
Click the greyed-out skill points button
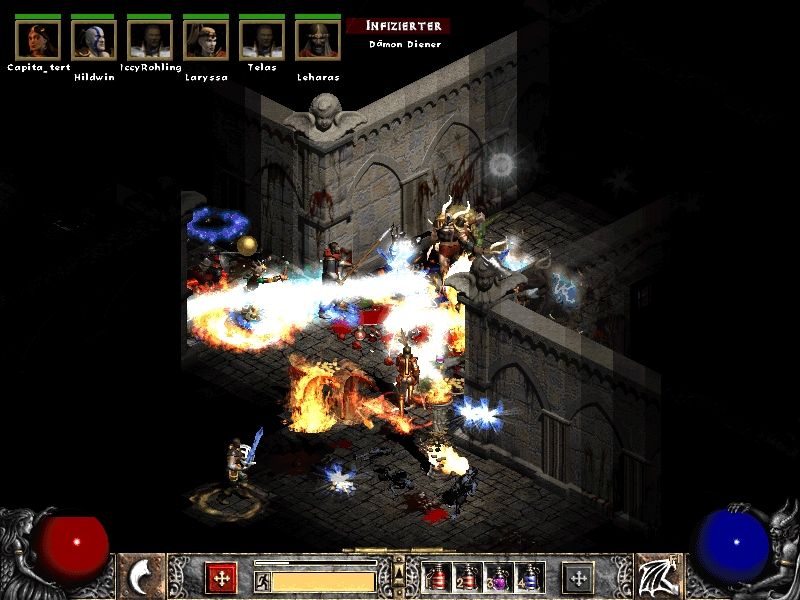click(578, 578)
